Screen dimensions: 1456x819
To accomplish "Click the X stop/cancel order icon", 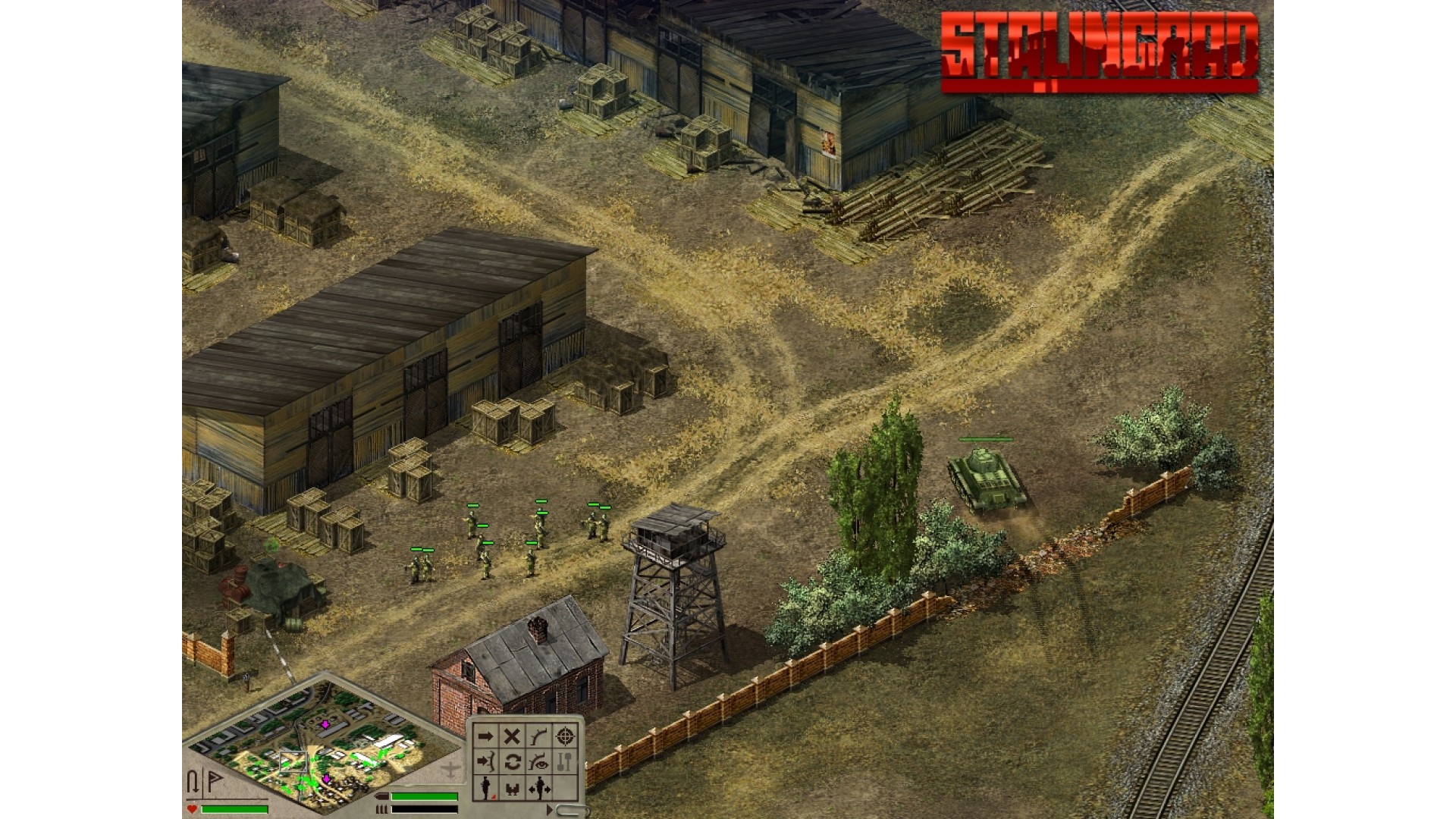I will [512, 736].
